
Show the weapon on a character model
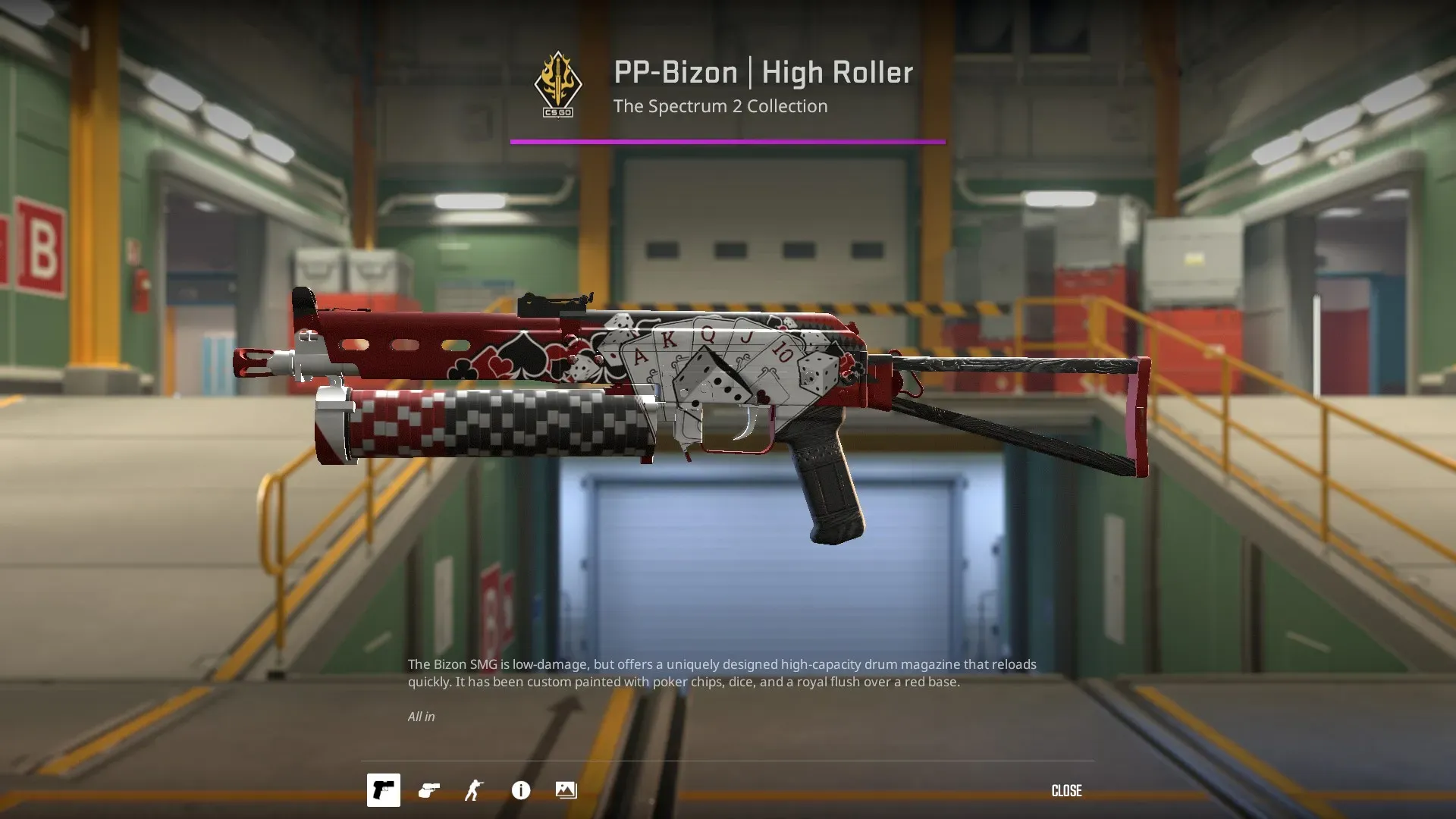pos(475,790)
